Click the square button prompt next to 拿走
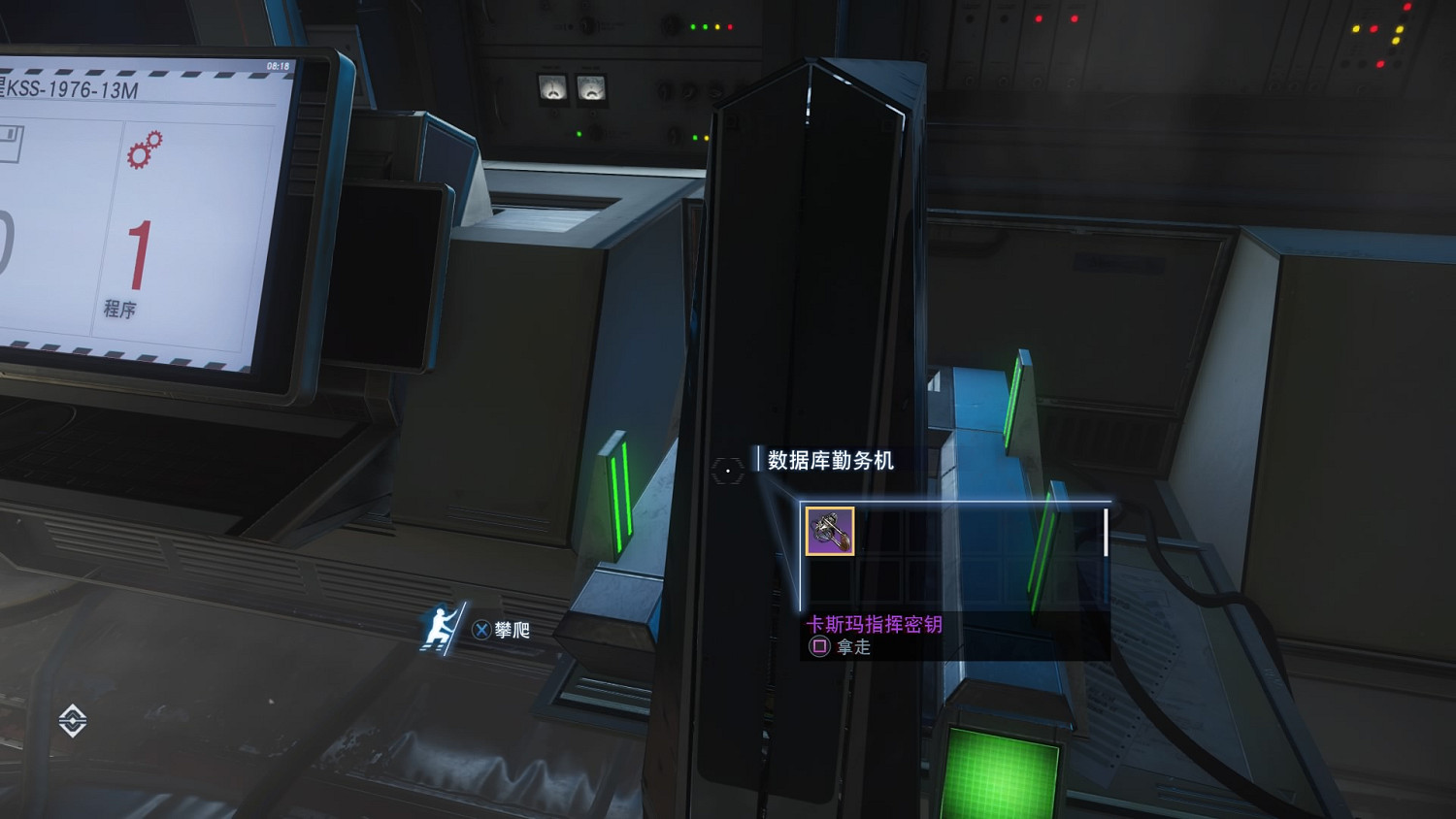Screen dimensions: 1456x819 click(x=820, y=645)
